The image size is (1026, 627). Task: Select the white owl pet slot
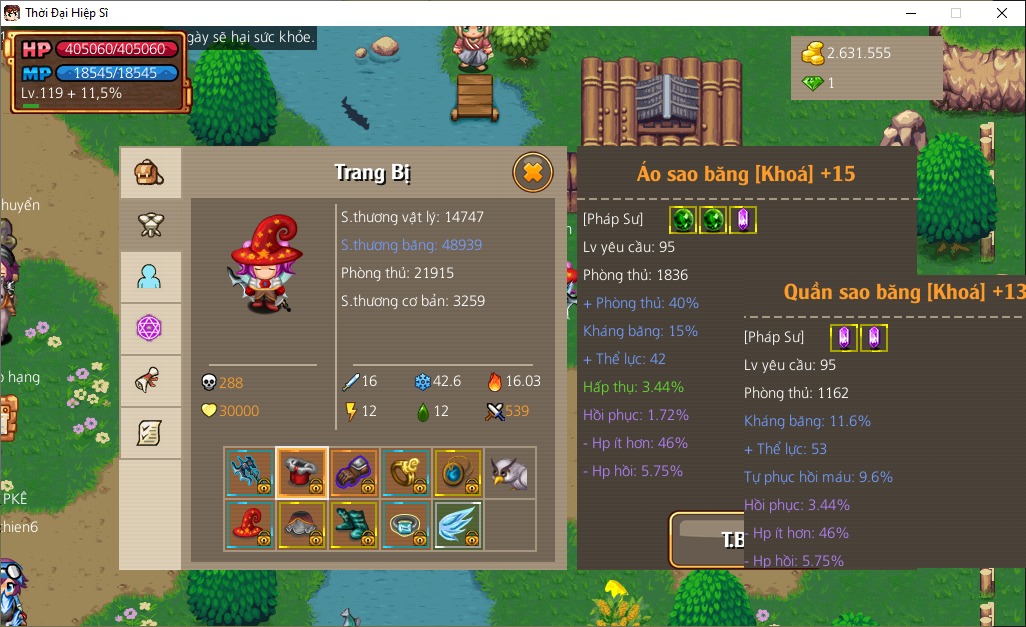pos(509,472)
